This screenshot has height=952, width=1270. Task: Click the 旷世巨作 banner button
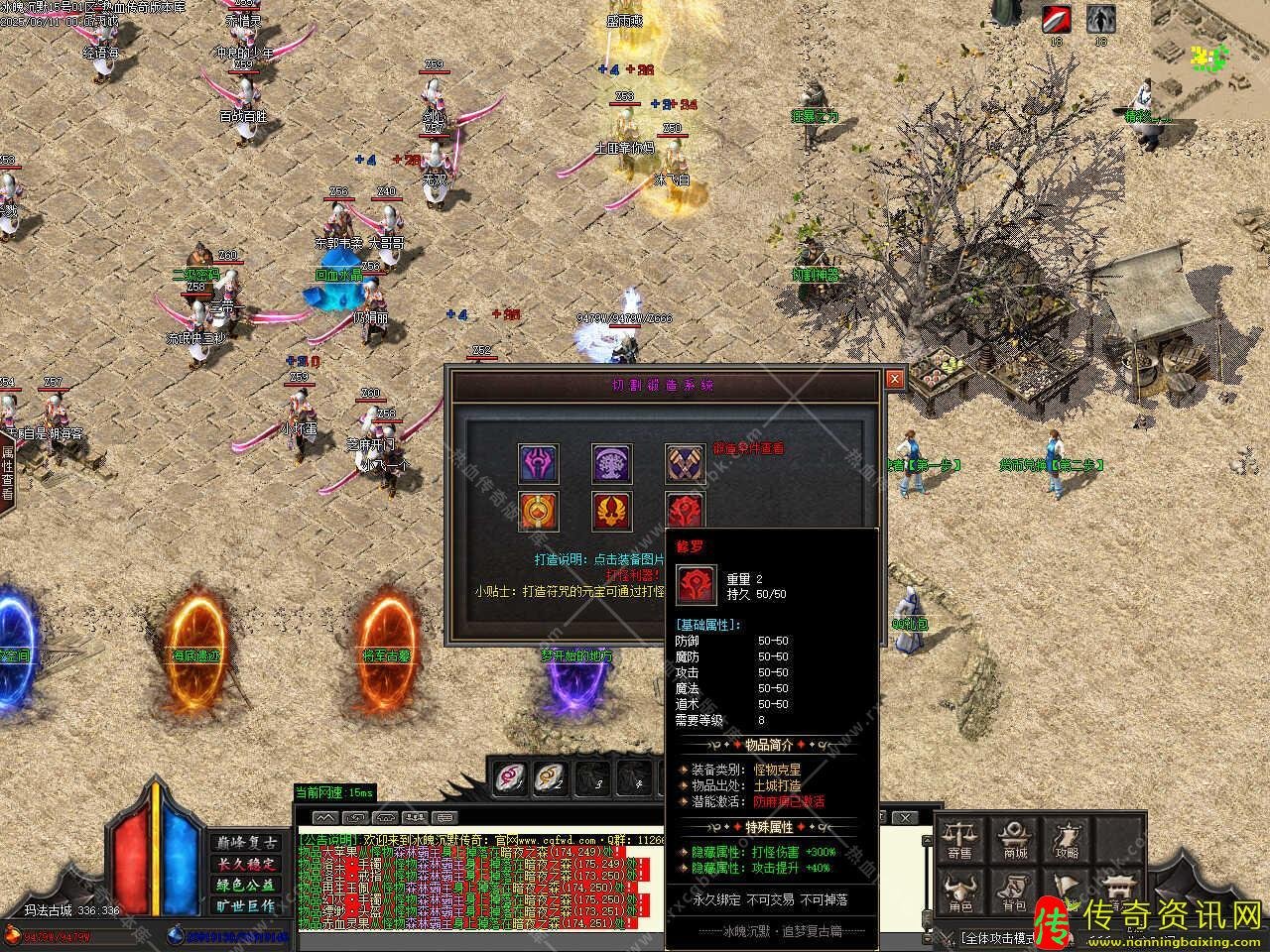[245, 905]
